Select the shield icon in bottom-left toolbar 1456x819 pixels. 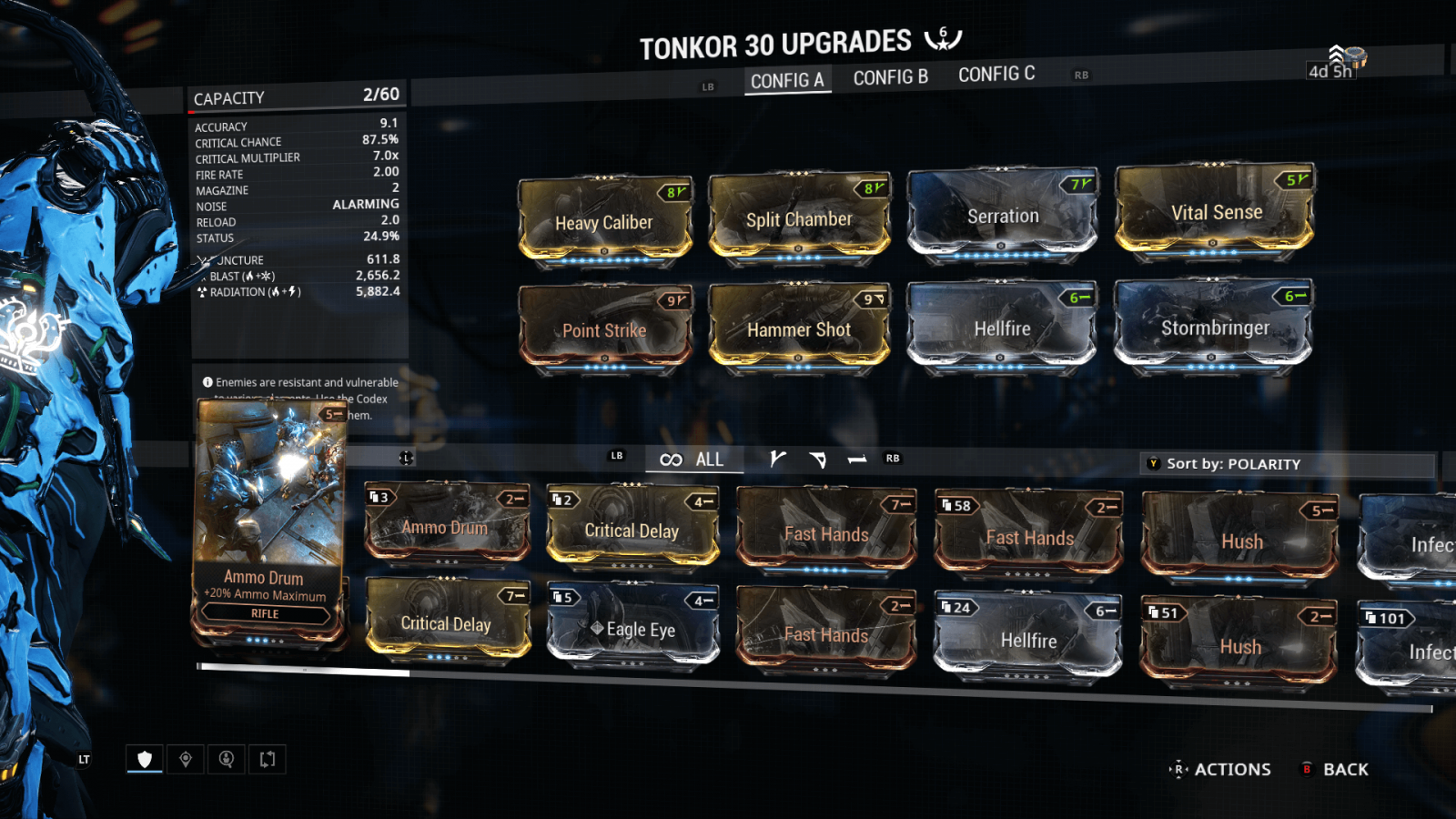pyautogui.click(x=145, y=758)
